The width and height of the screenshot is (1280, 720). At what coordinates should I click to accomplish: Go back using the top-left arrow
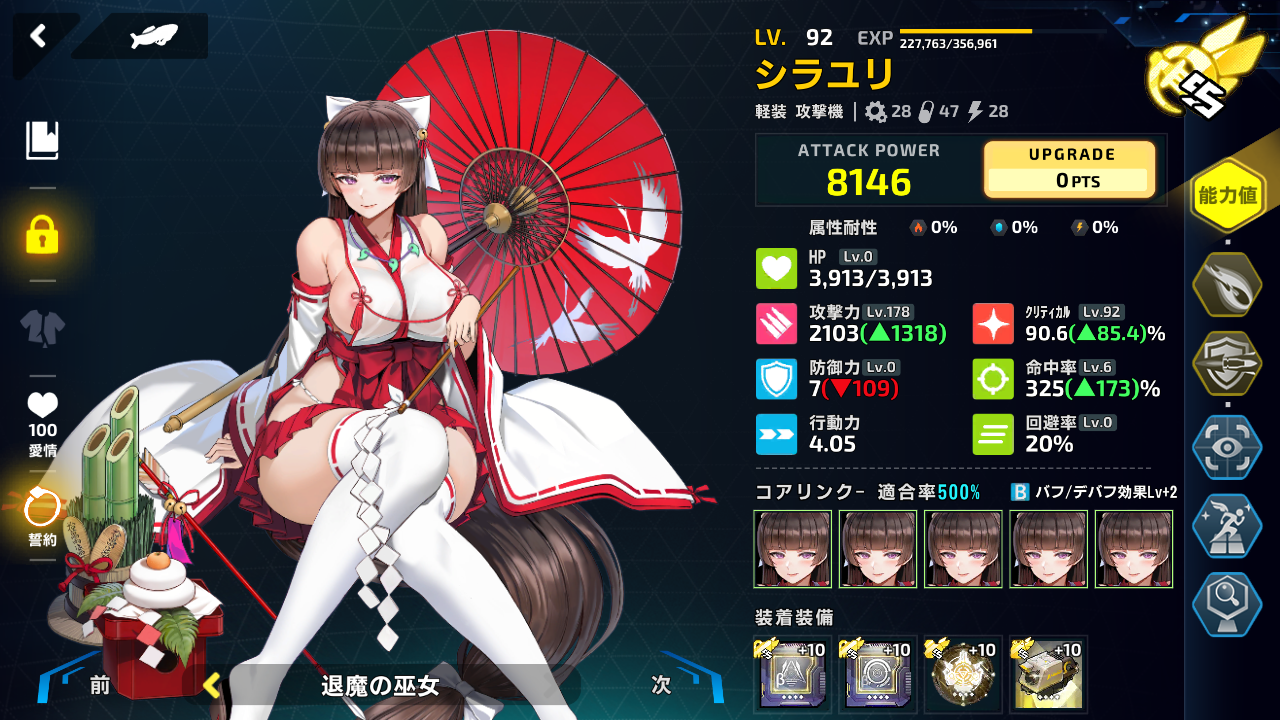[x=38, y=37]
